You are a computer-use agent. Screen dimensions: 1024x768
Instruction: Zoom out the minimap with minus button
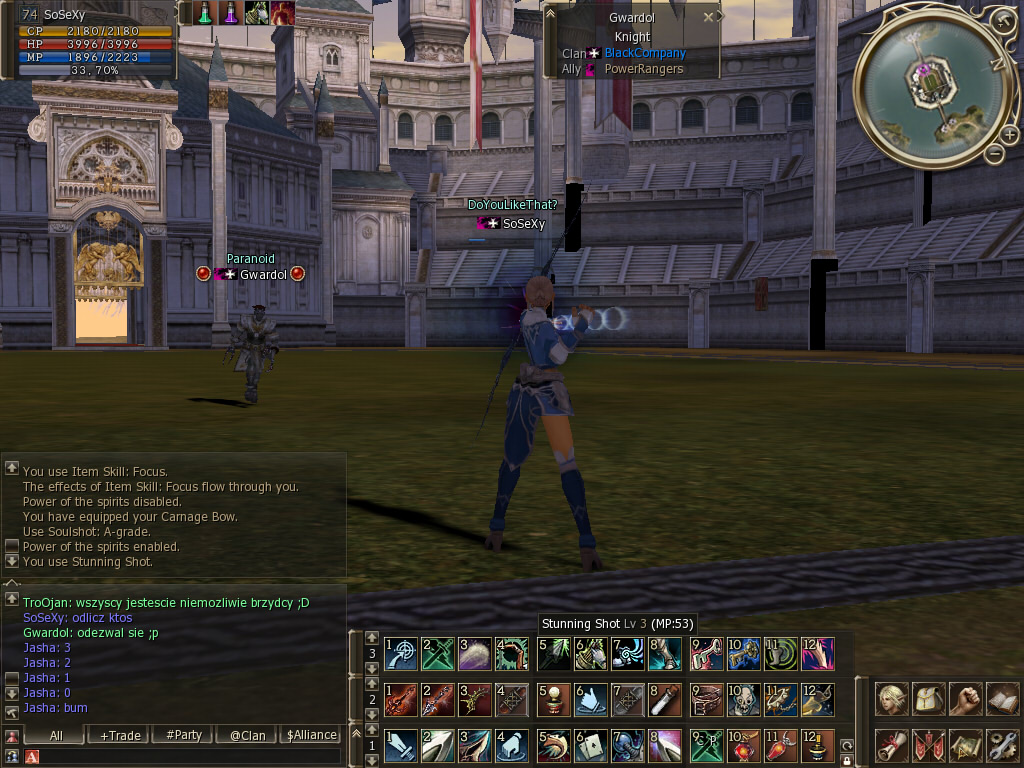994,154
